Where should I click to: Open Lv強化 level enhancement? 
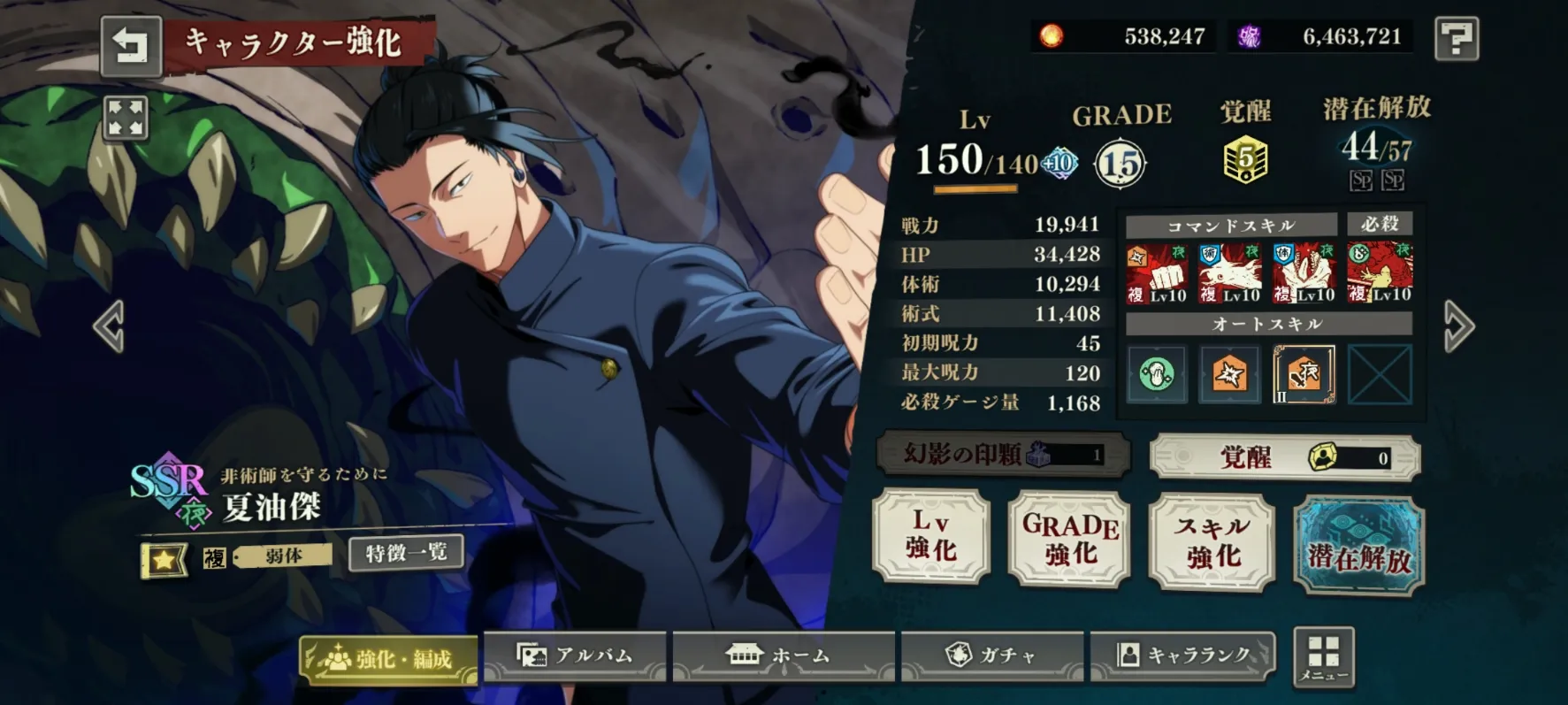[931, 536]
